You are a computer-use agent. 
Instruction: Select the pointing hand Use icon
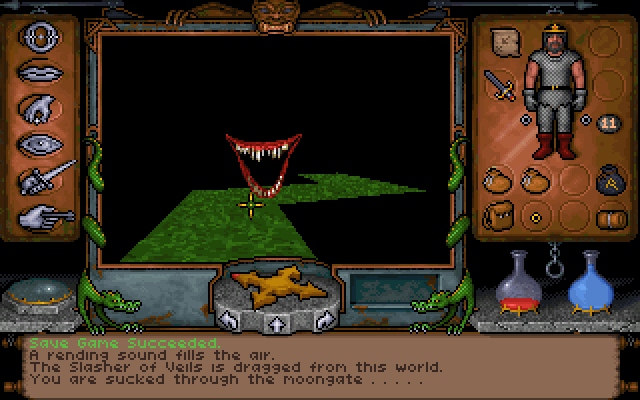[46, 213]
